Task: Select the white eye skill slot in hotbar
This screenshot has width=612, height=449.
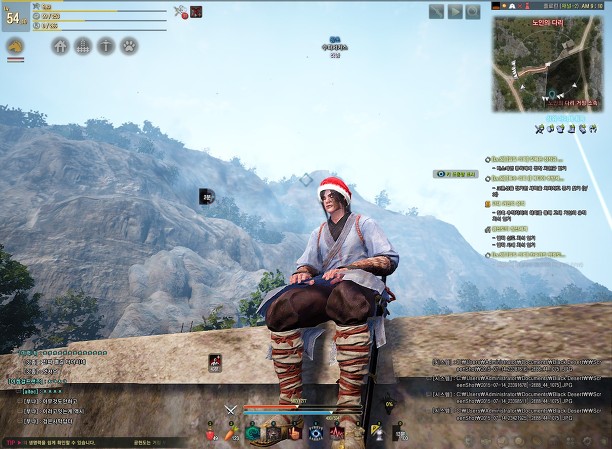Action: [x=316, y=432]
